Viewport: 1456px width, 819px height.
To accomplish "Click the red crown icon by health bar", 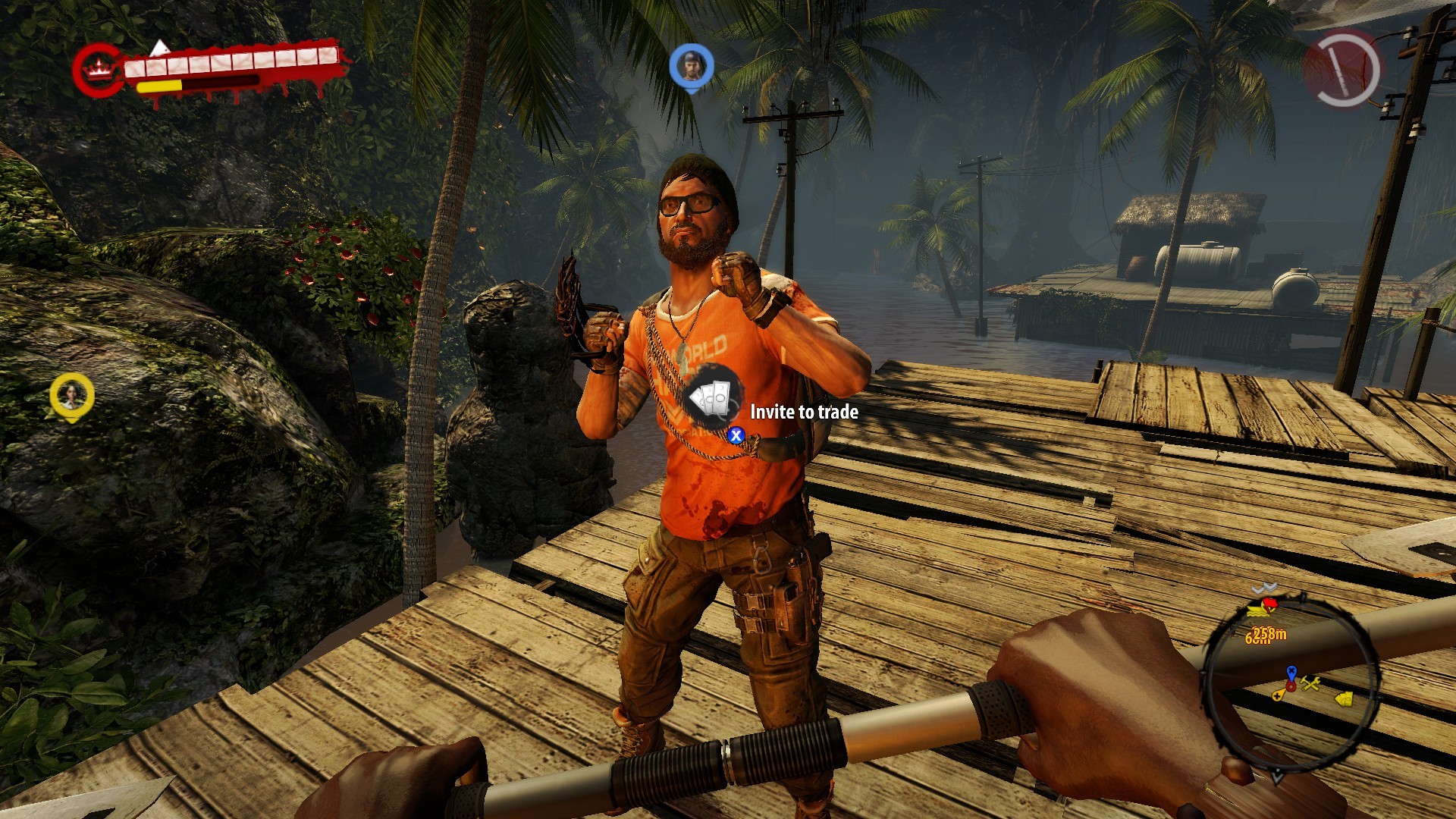I will (98, 70).
